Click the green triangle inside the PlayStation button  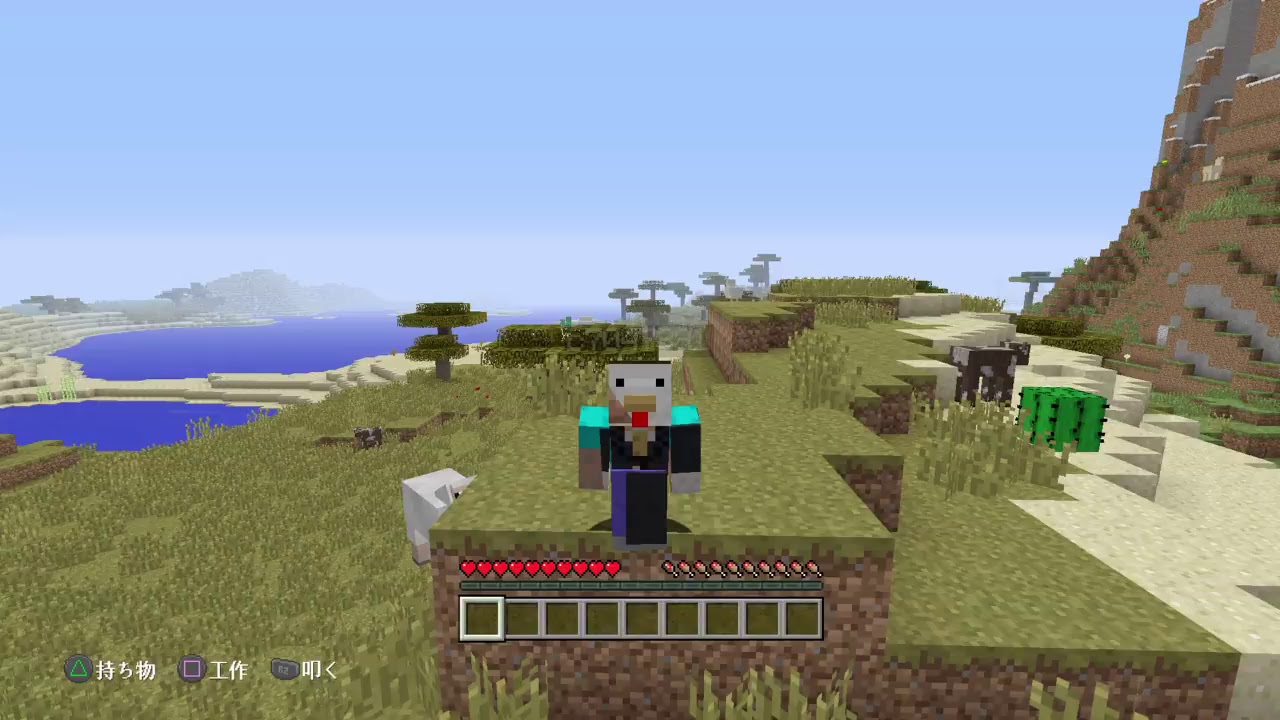78,670
